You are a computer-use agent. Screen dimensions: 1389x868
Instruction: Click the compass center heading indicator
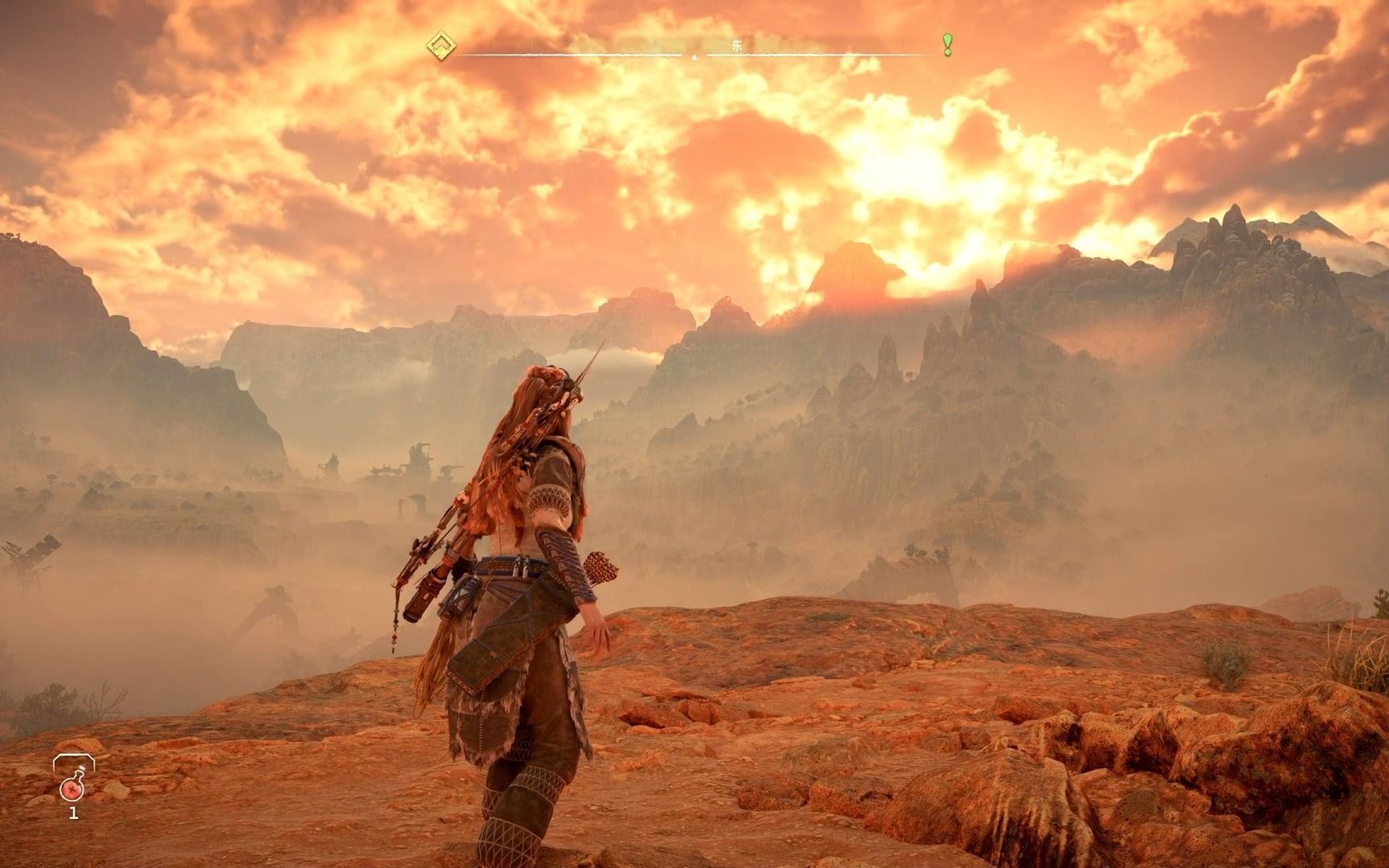[694, 56]
